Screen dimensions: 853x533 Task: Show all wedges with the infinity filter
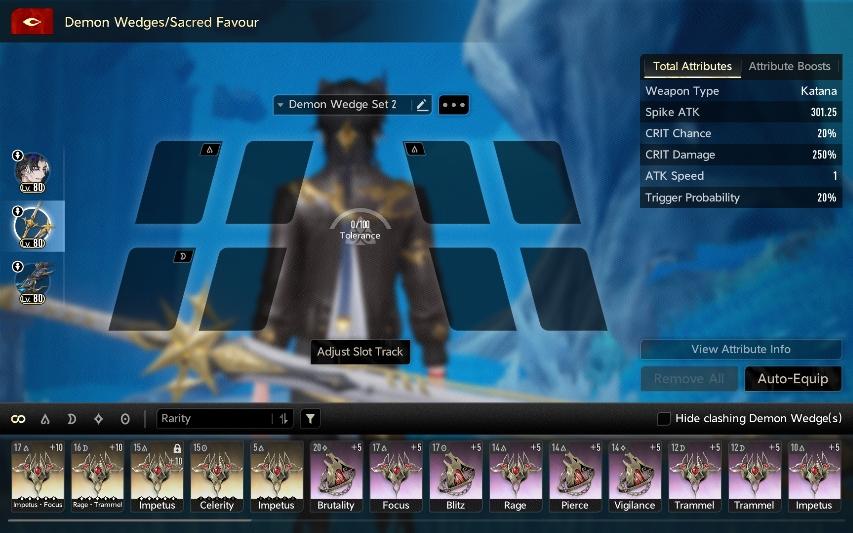pos(18,418)
